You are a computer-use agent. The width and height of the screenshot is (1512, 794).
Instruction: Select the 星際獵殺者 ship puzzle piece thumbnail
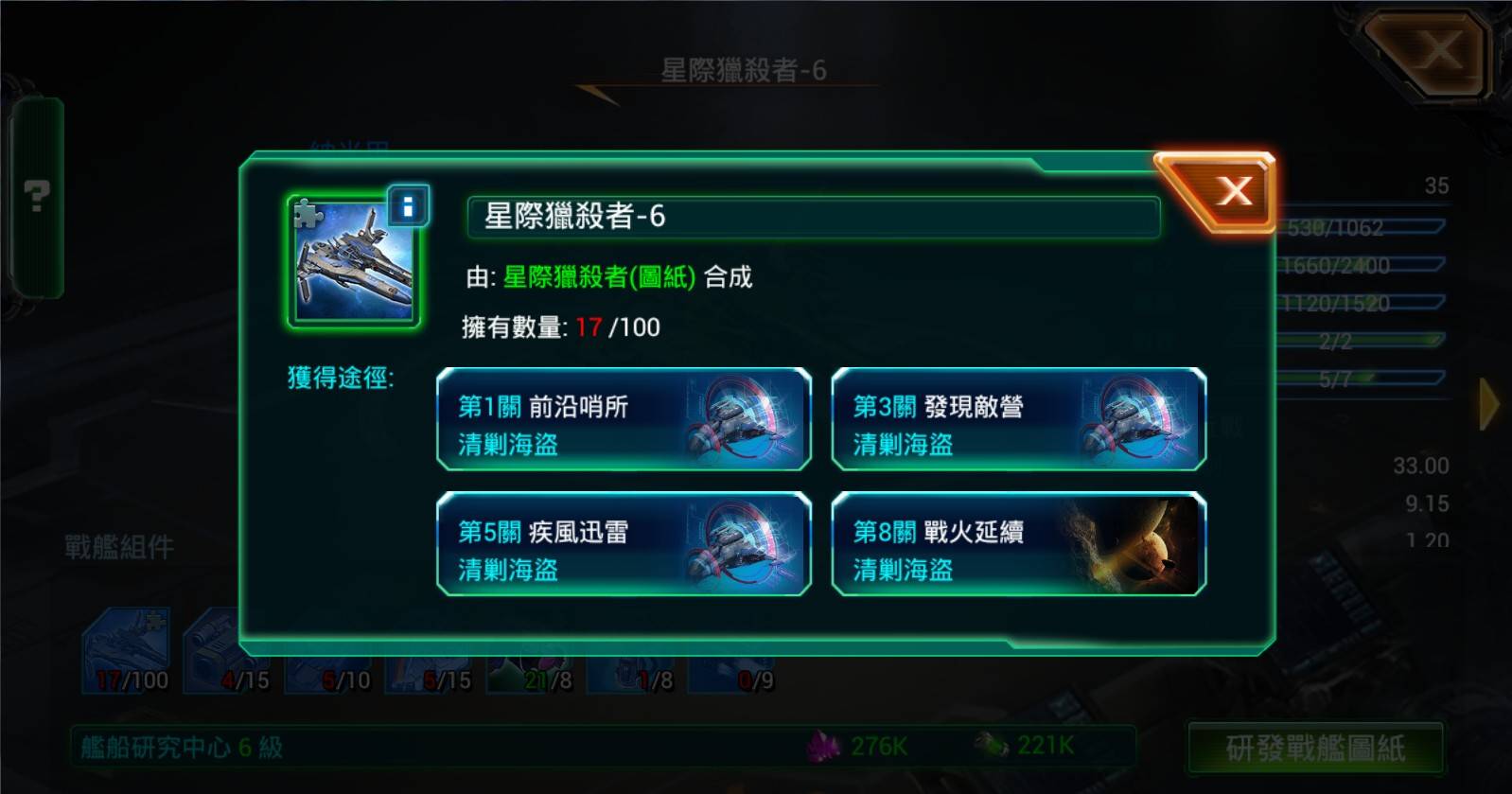[x=350, y=265]
